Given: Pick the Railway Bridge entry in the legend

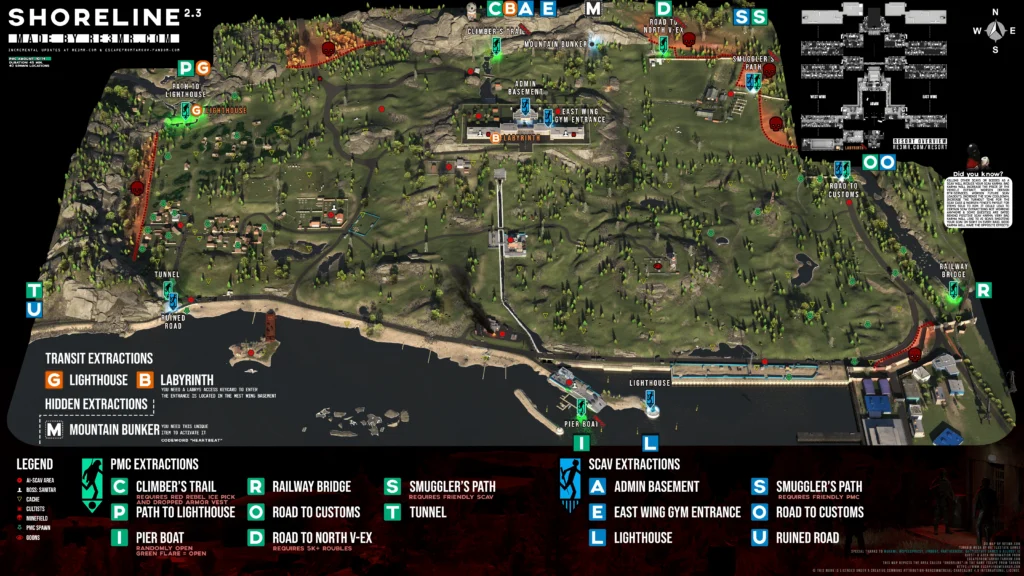Looking at the screenshot, I should tap(311, 487).
